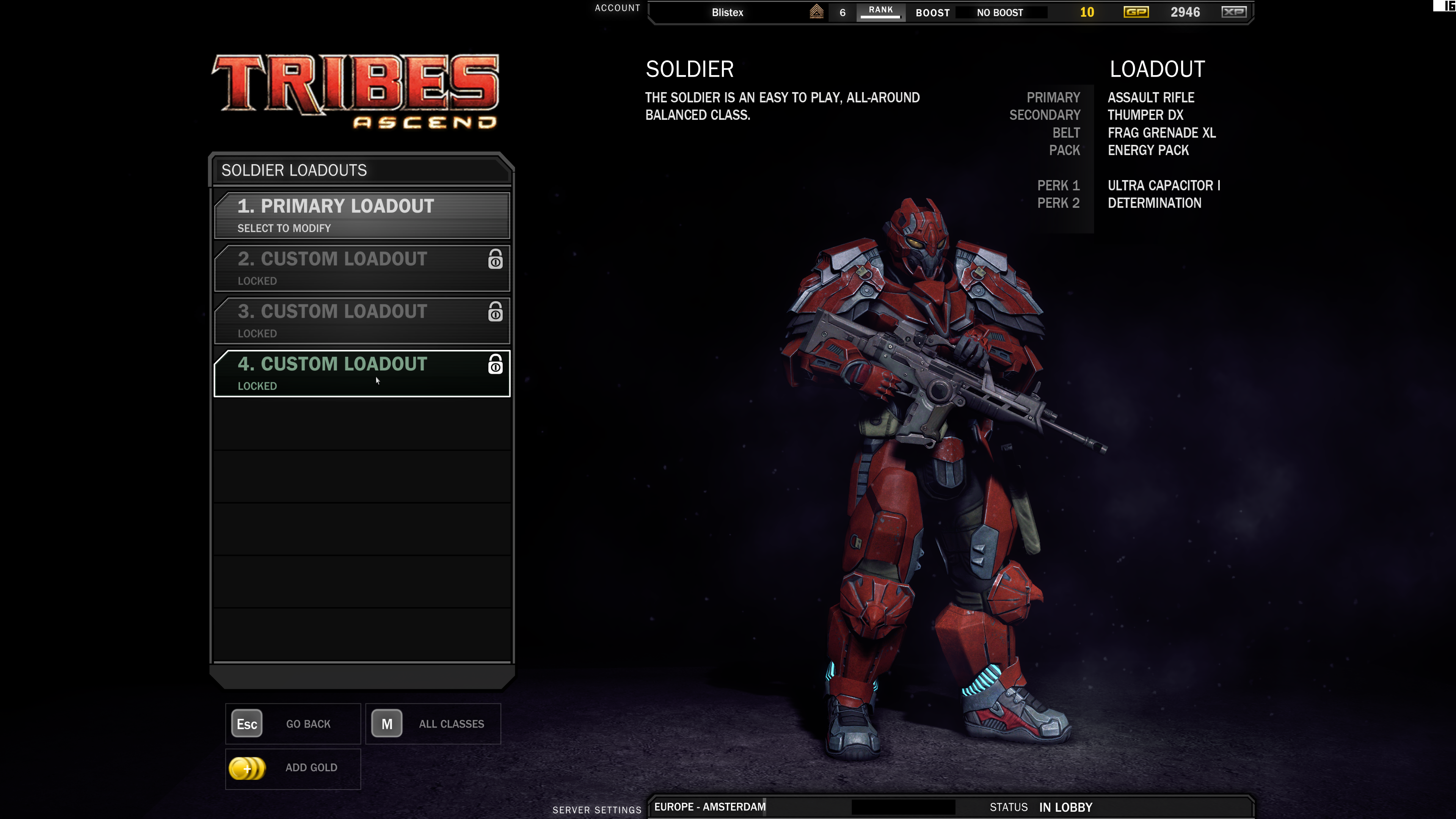Open the Server Settings

click(597, 810)
